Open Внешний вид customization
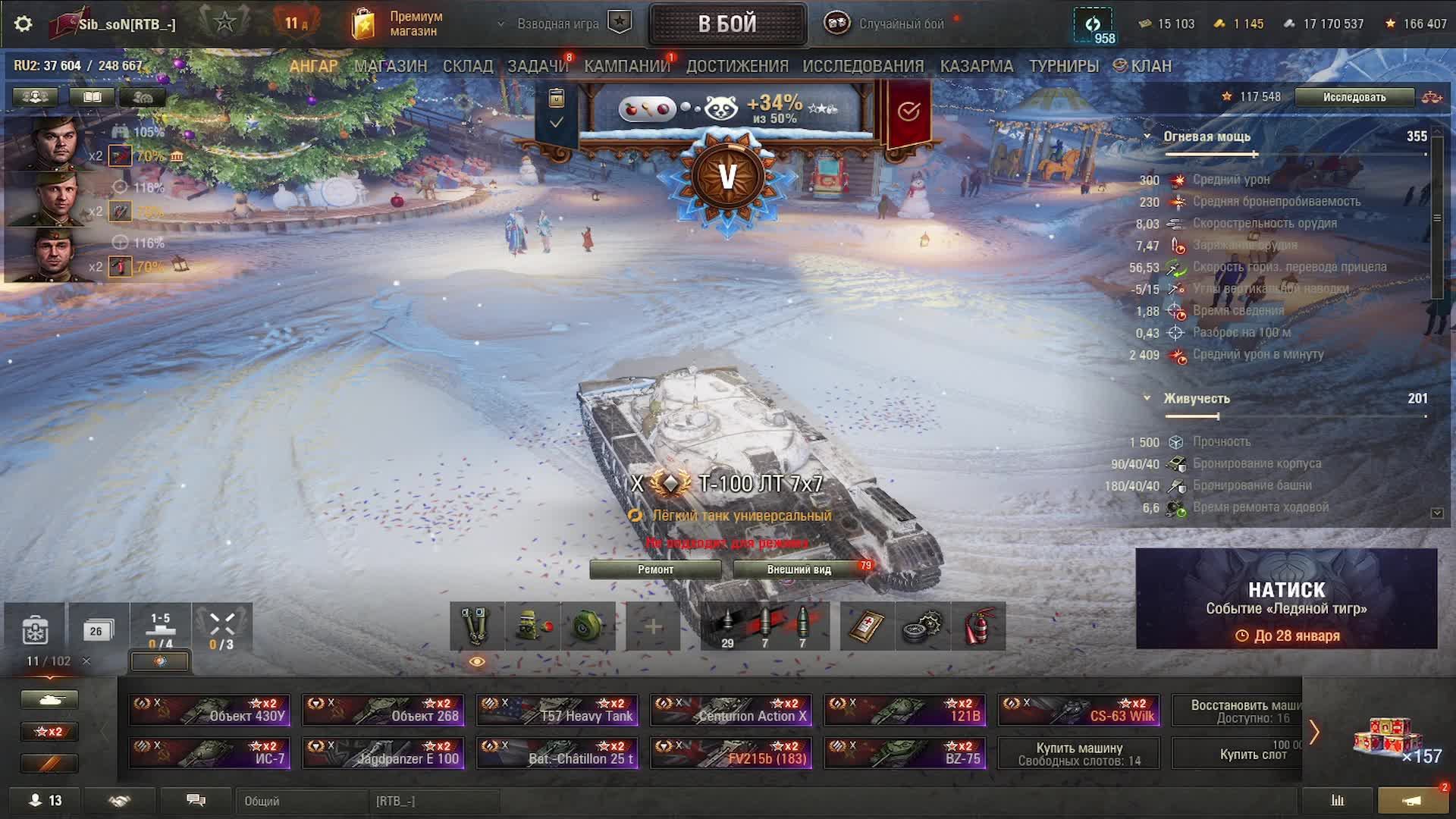This screenshot has height=819, width=1456. tap(799, 570)
